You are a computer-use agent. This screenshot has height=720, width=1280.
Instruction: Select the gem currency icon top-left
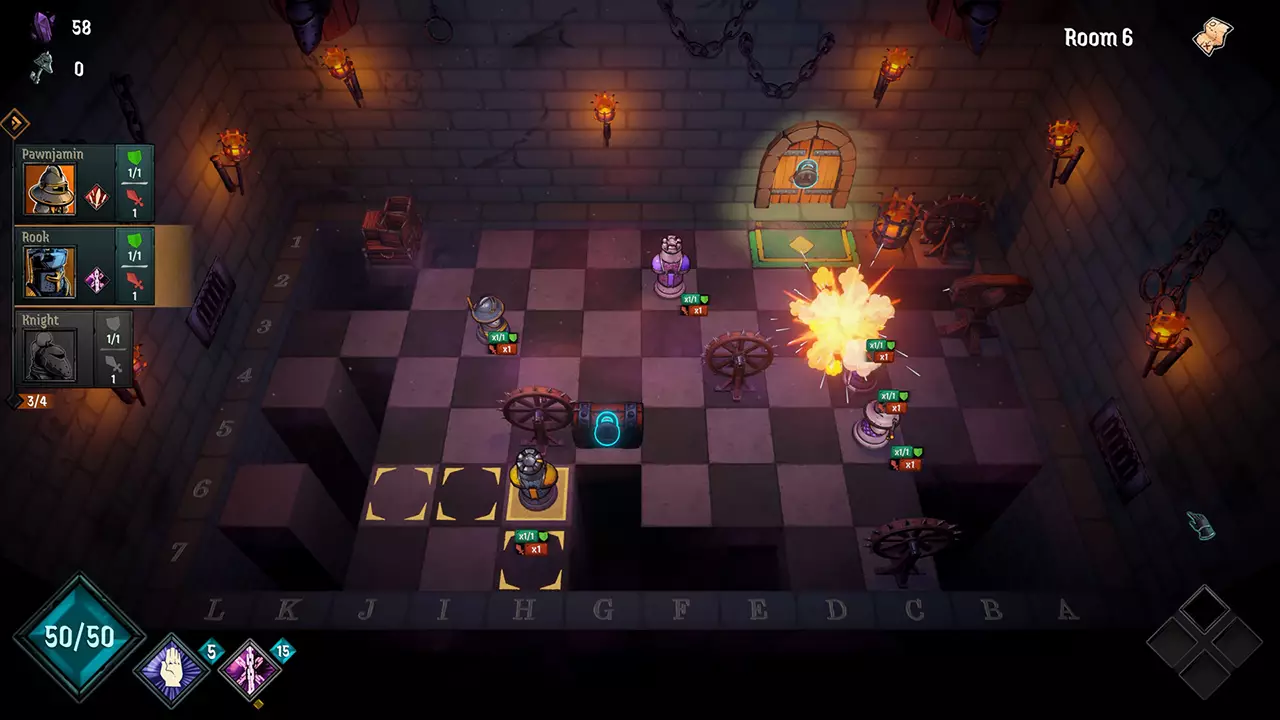pyautogui.click(x=44, y=27)
